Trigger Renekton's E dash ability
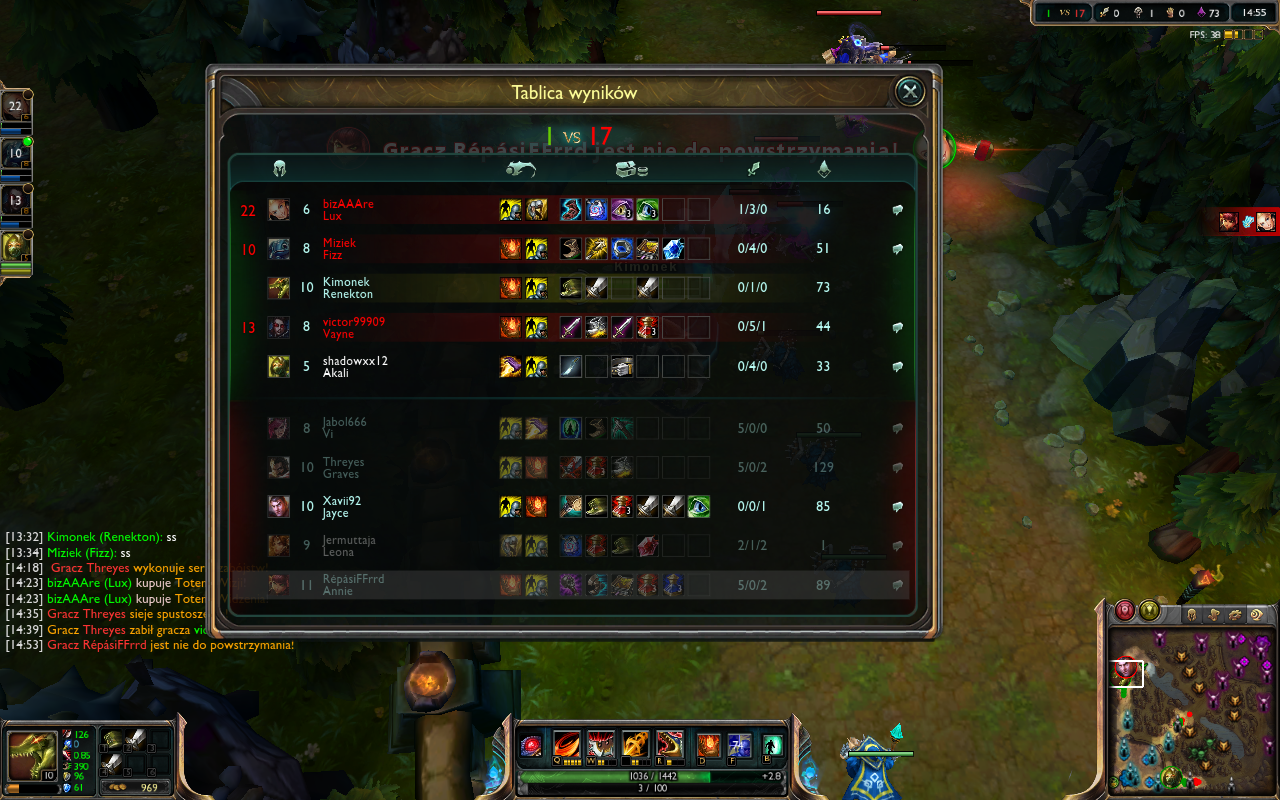 636,746
